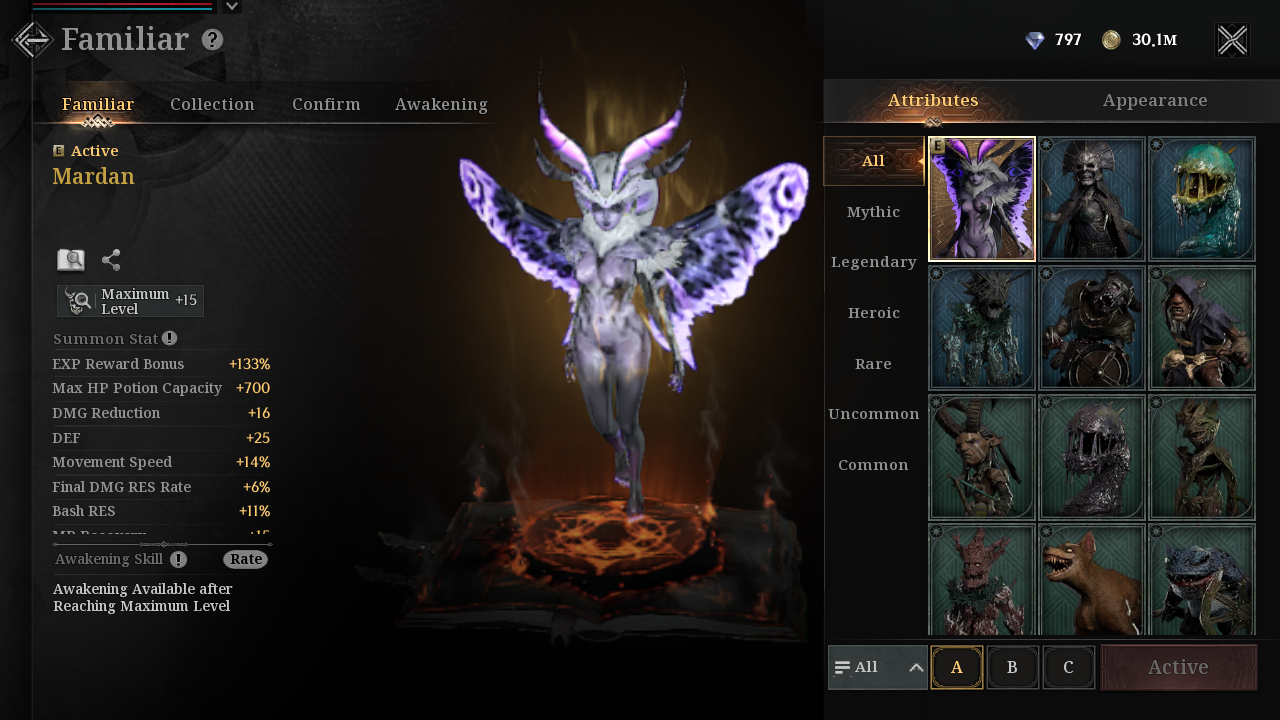Show Common grade familiars

(x=873, y=465)
